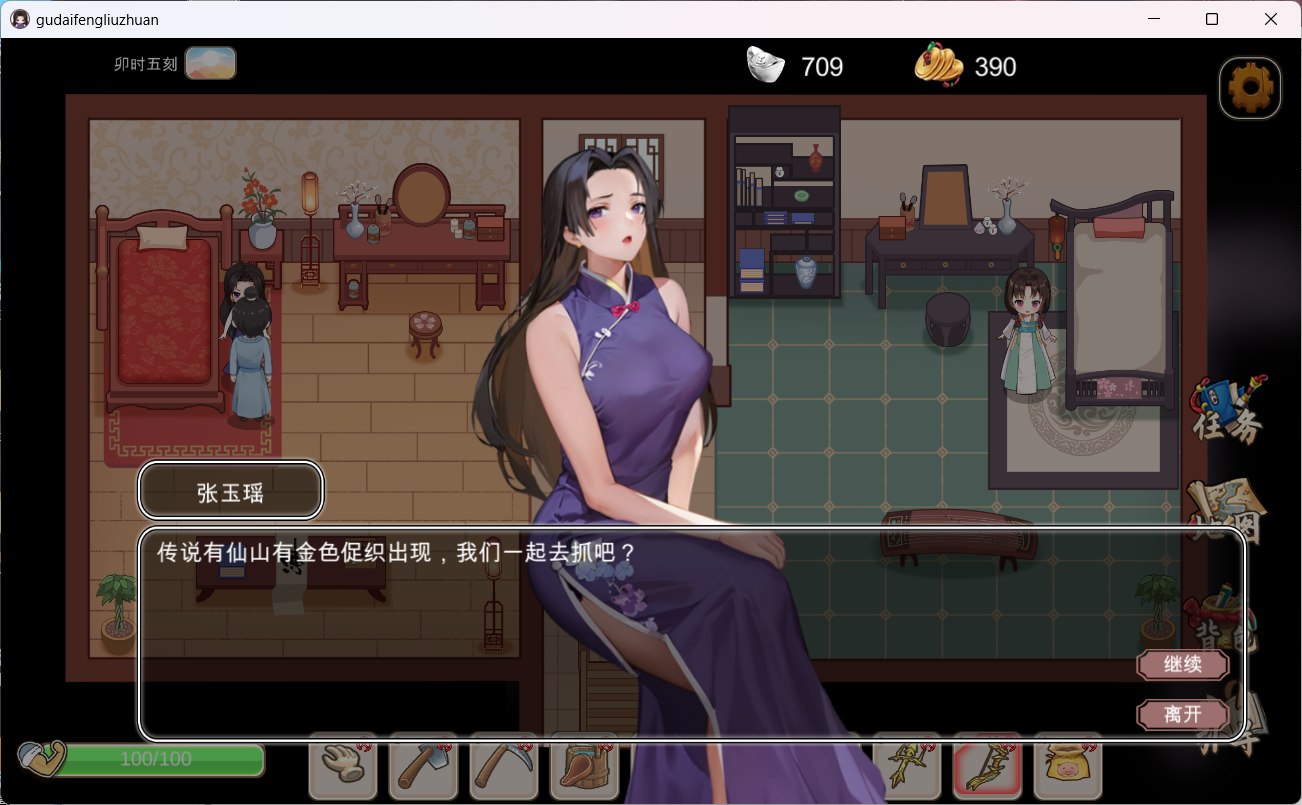Select the highlighted fishing rod slot

click(x=986, y=768)
